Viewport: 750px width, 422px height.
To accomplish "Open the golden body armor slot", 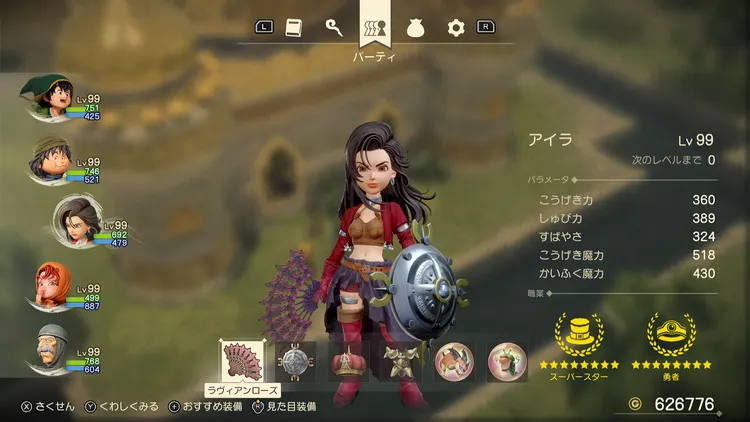I will click(x=400, y=362).
